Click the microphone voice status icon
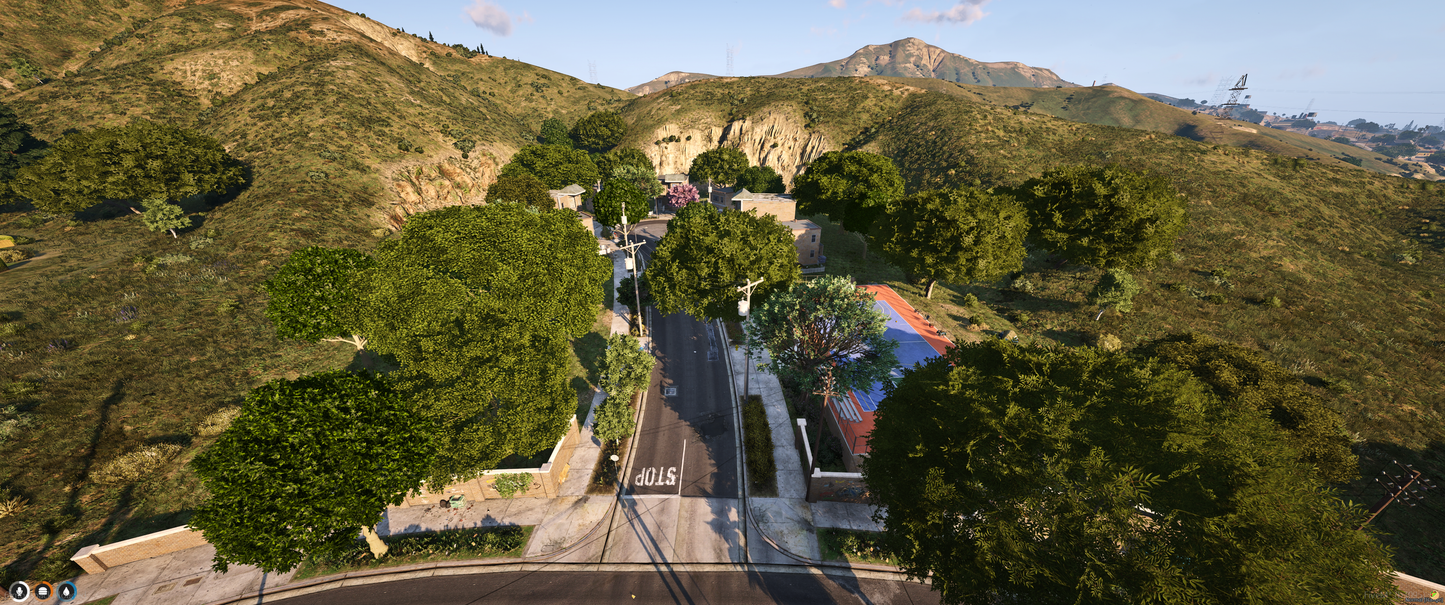 (19, 591)
